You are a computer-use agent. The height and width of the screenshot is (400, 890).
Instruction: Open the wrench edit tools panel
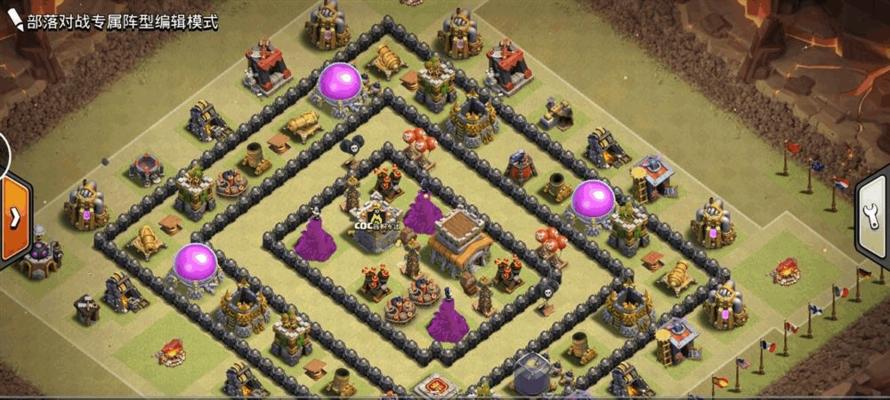pos(873,218)
